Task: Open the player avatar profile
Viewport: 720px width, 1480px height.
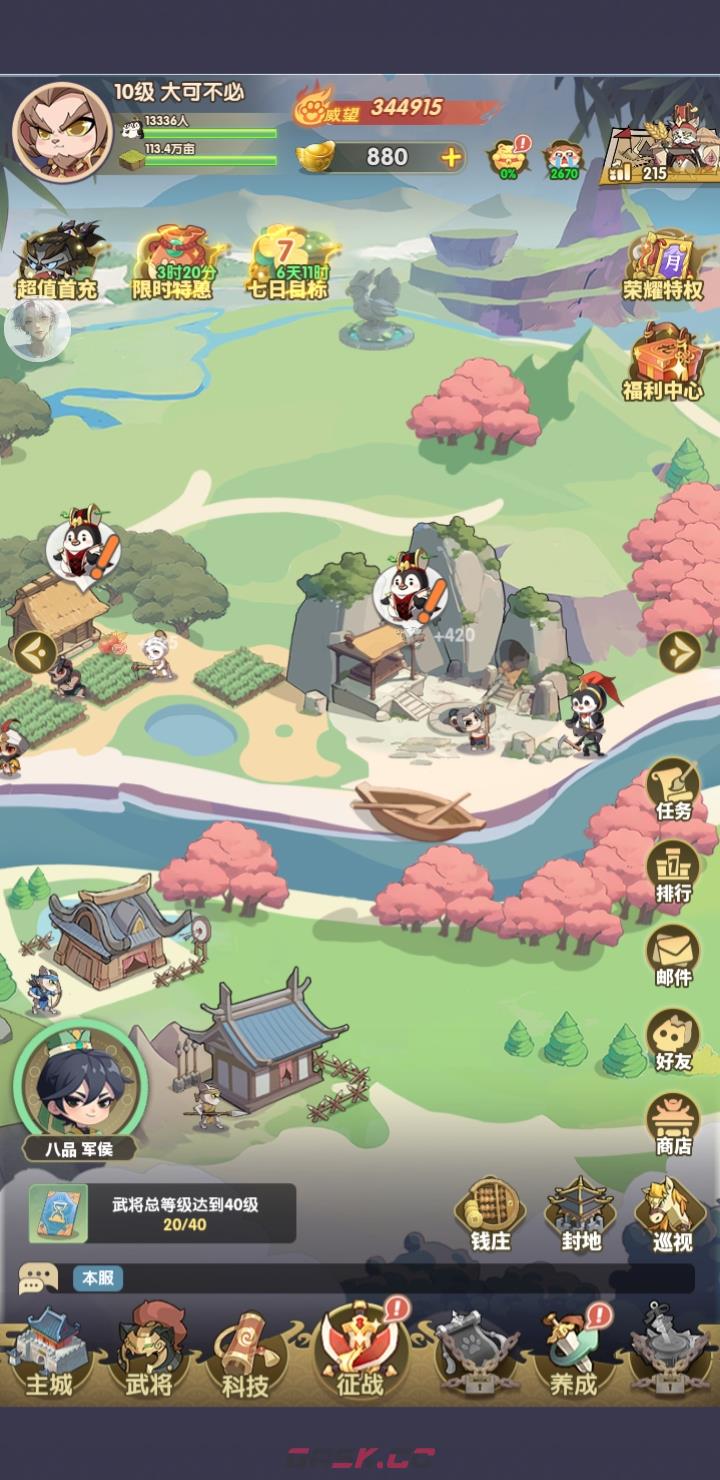Action: click(61, 131)
